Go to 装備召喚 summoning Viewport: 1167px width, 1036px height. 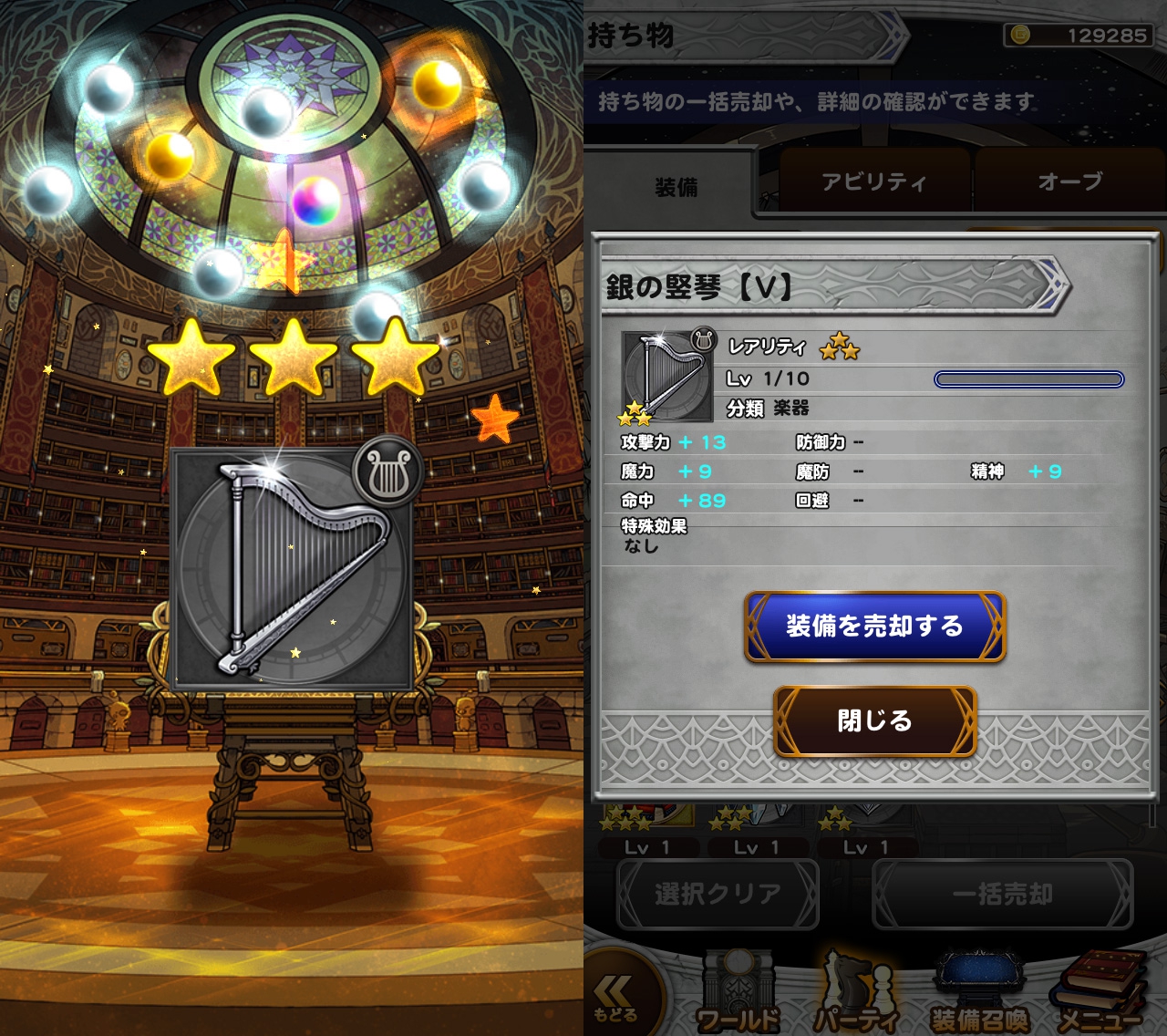980,995
